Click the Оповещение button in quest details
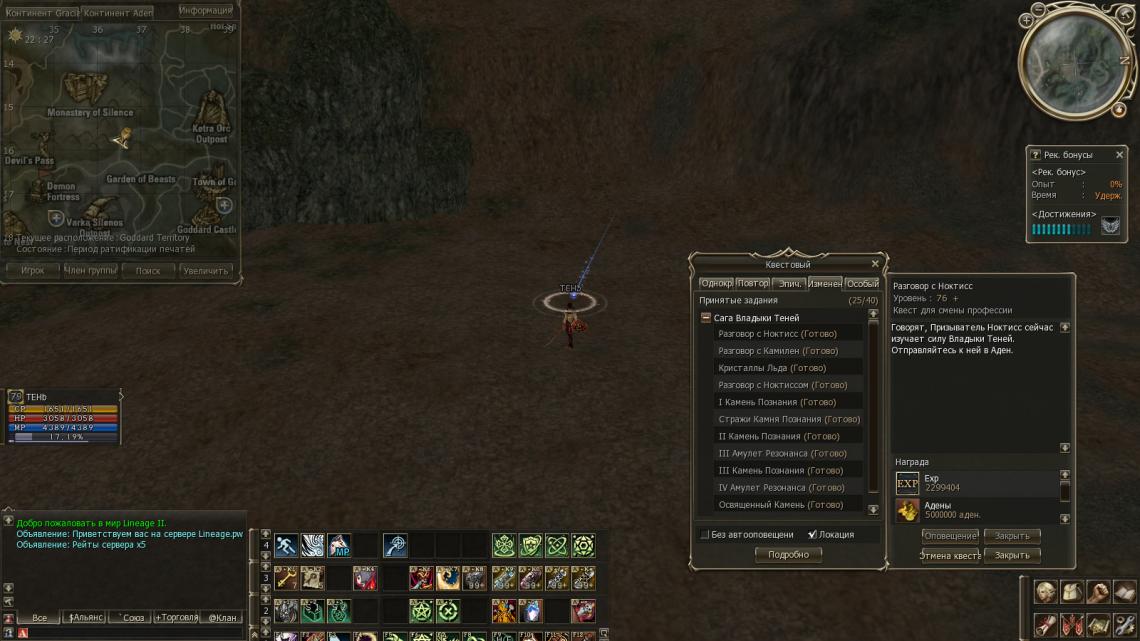This screenshot has height=641, width=1140. coord(949,536)
